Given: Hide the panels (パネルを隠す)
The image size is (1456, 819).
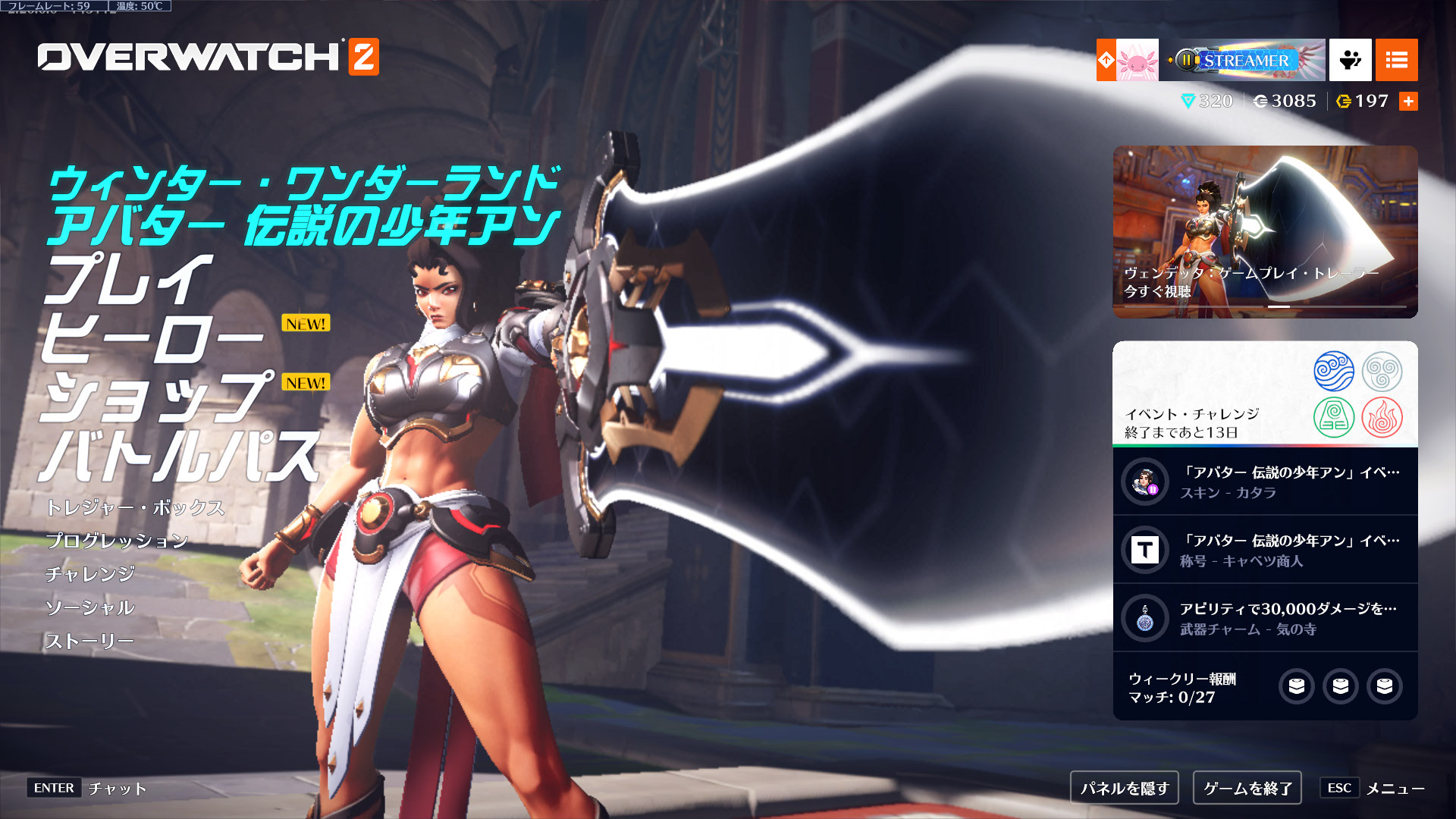Looking at the screenshot, I should point(1125,788).
